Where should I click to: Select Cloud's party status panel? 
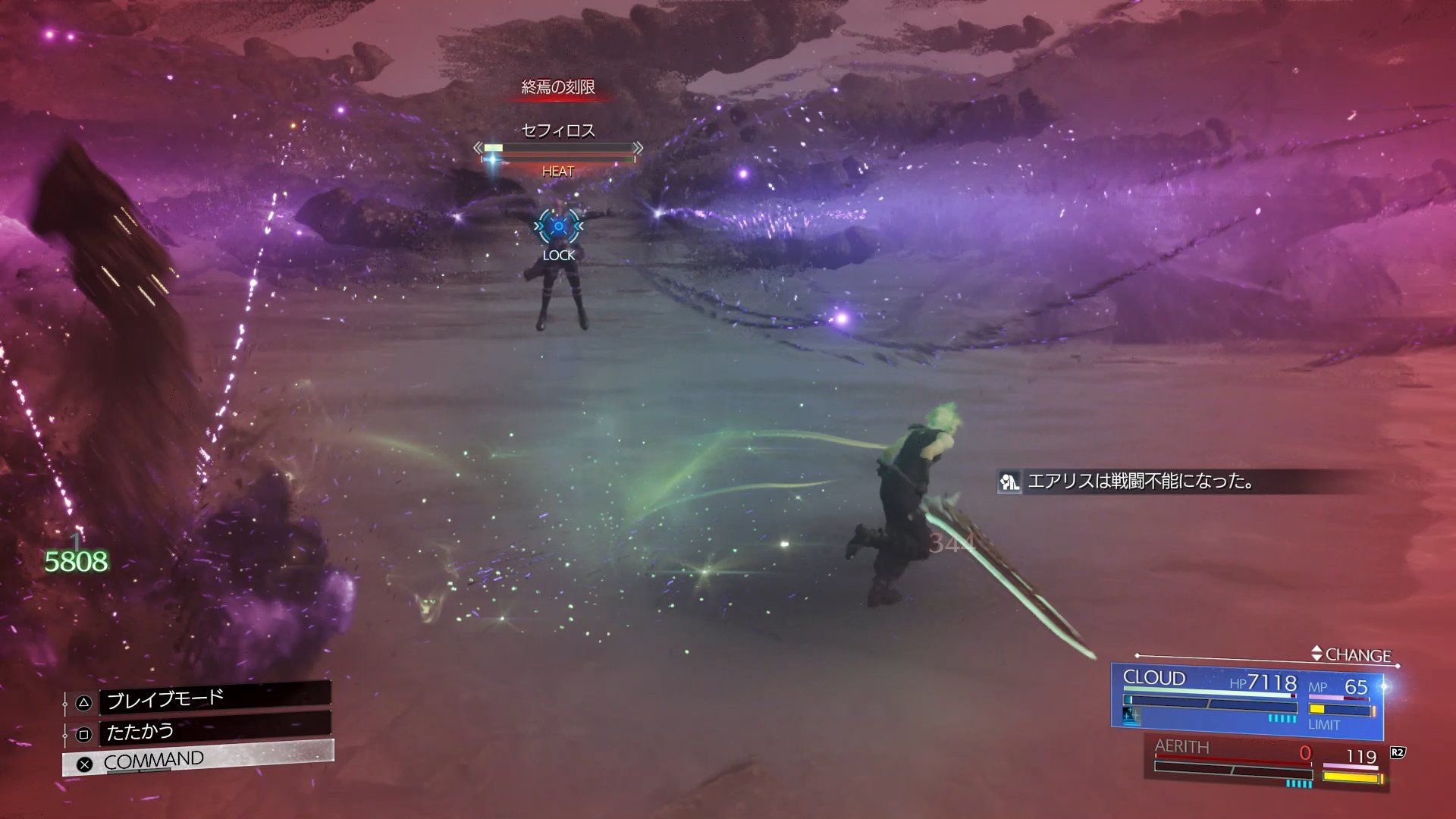coord(1247,698)
